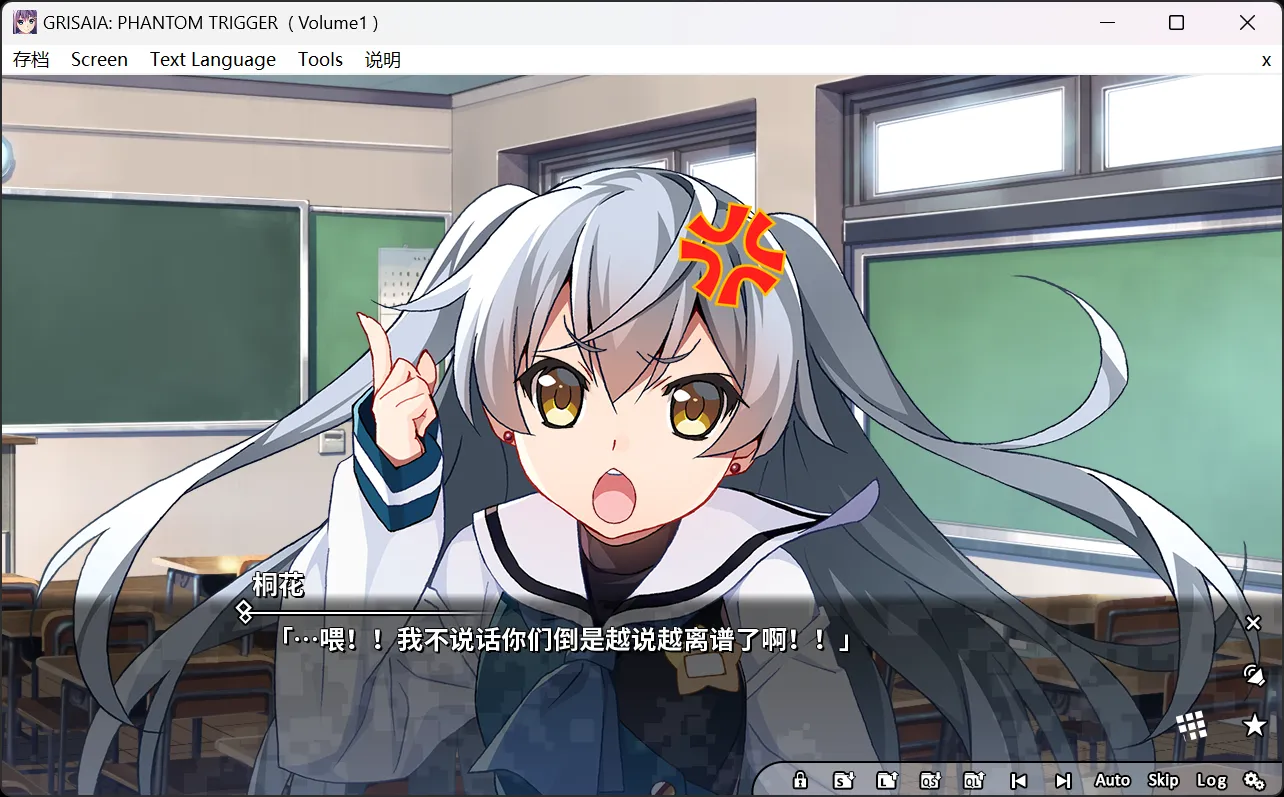The image size is (1284, 797).
Task: Perform a Quick Save with the QS icon
Action: coord(931,781)
